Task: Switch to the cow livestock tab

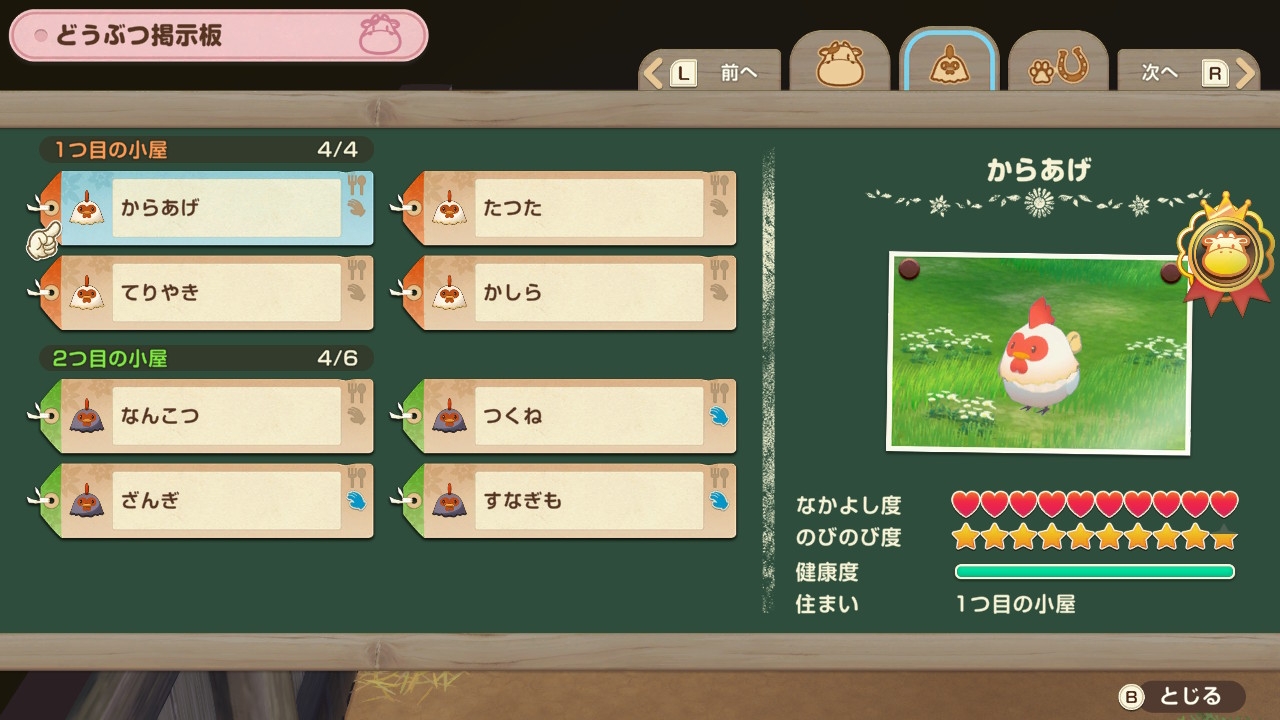Action: [x=839, y=66]
